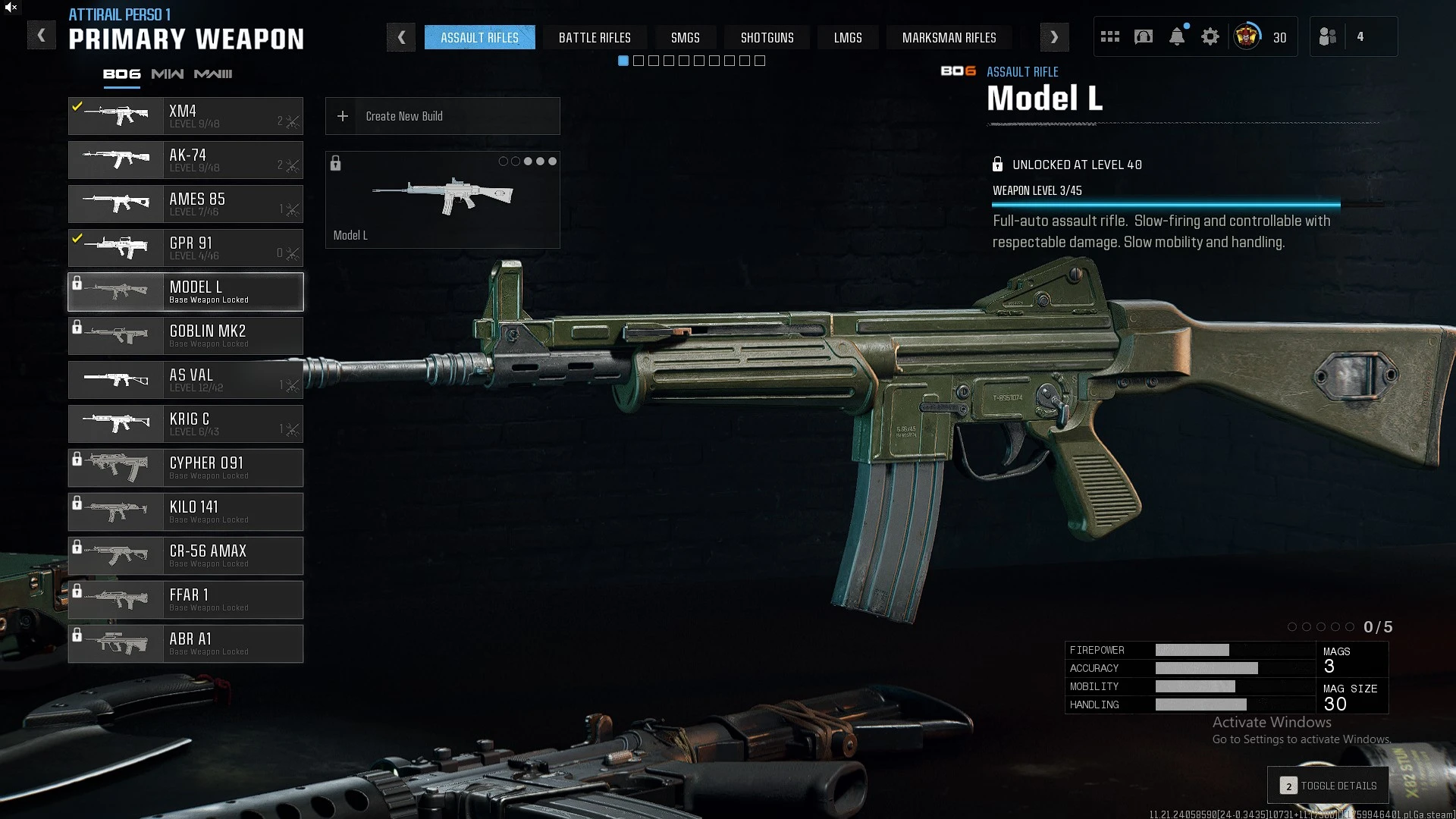Switch to Marksman Rifles tab
This screenshot has height=819, width=1456.
click(x=949, y=37)
